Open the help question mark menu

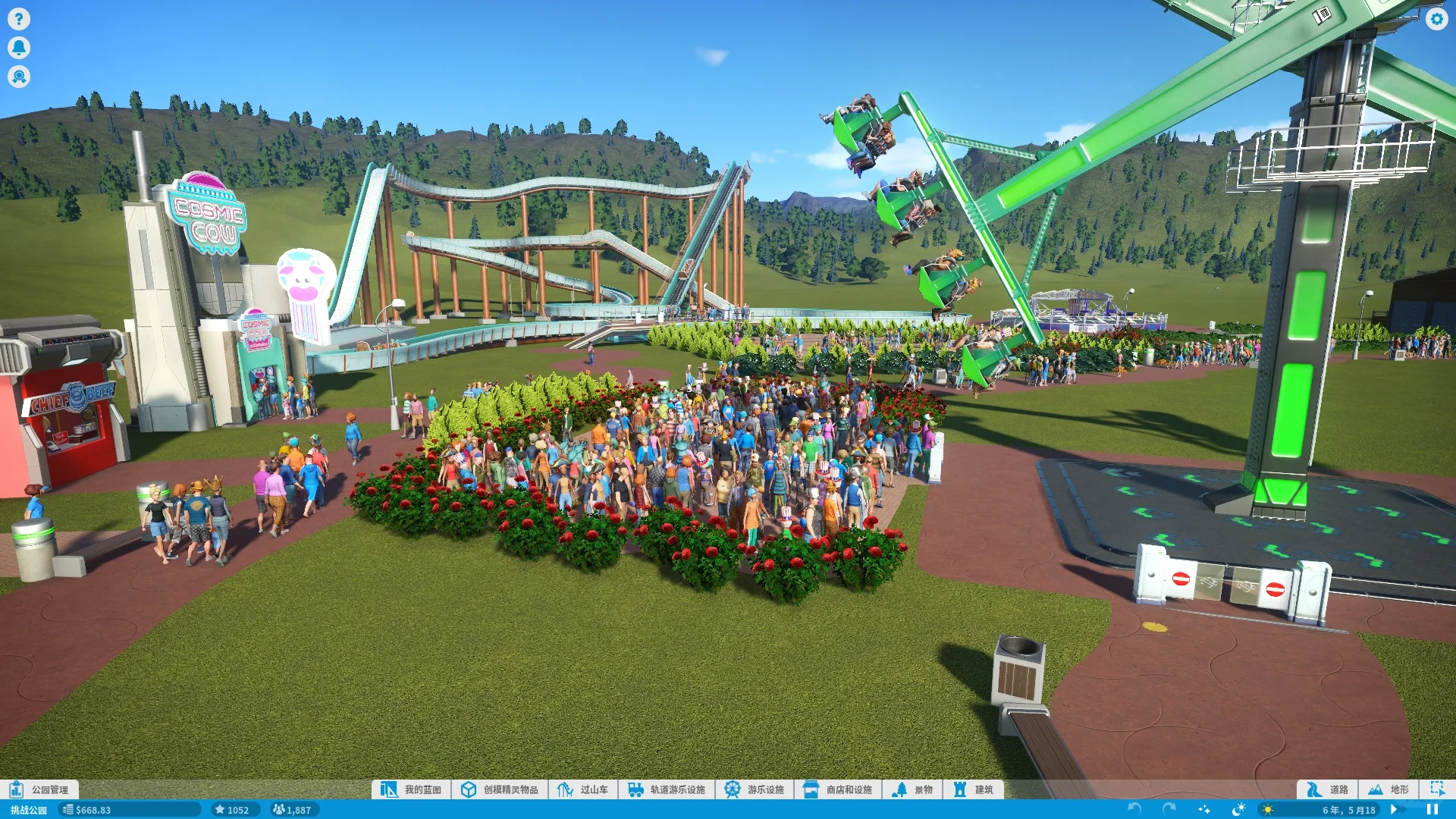click(19, 18)
